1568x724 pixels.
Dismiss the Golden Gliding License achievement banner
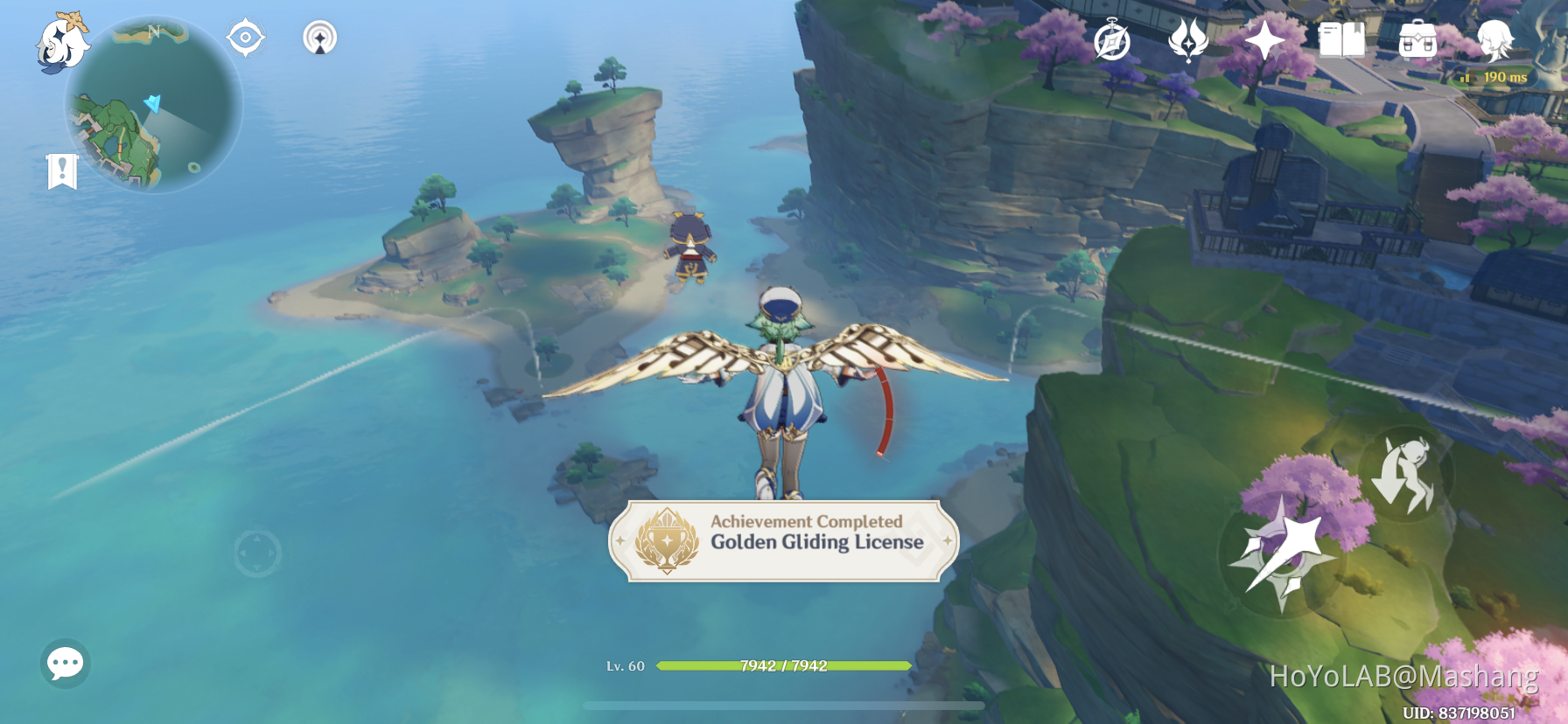click(x=783, y=544)
